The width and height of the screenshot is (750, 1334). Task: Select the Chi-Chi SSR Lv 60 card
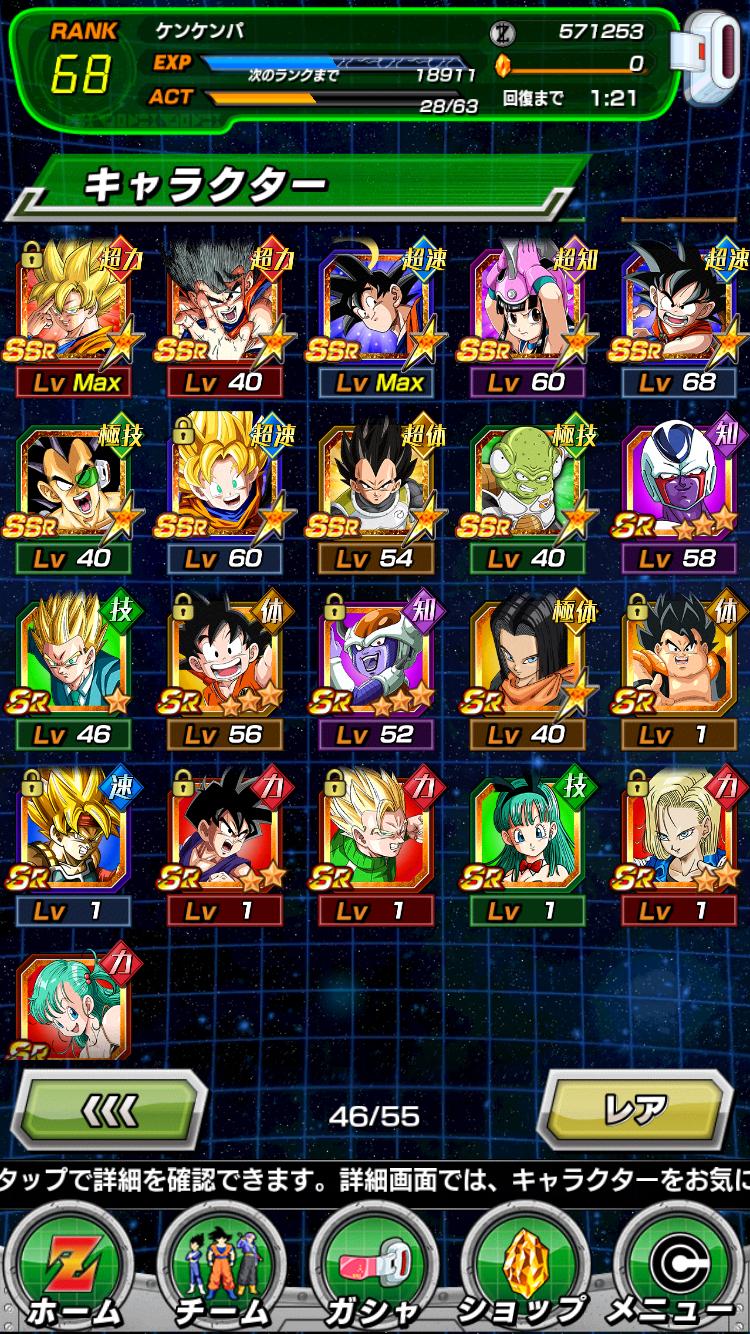point(529,310)
